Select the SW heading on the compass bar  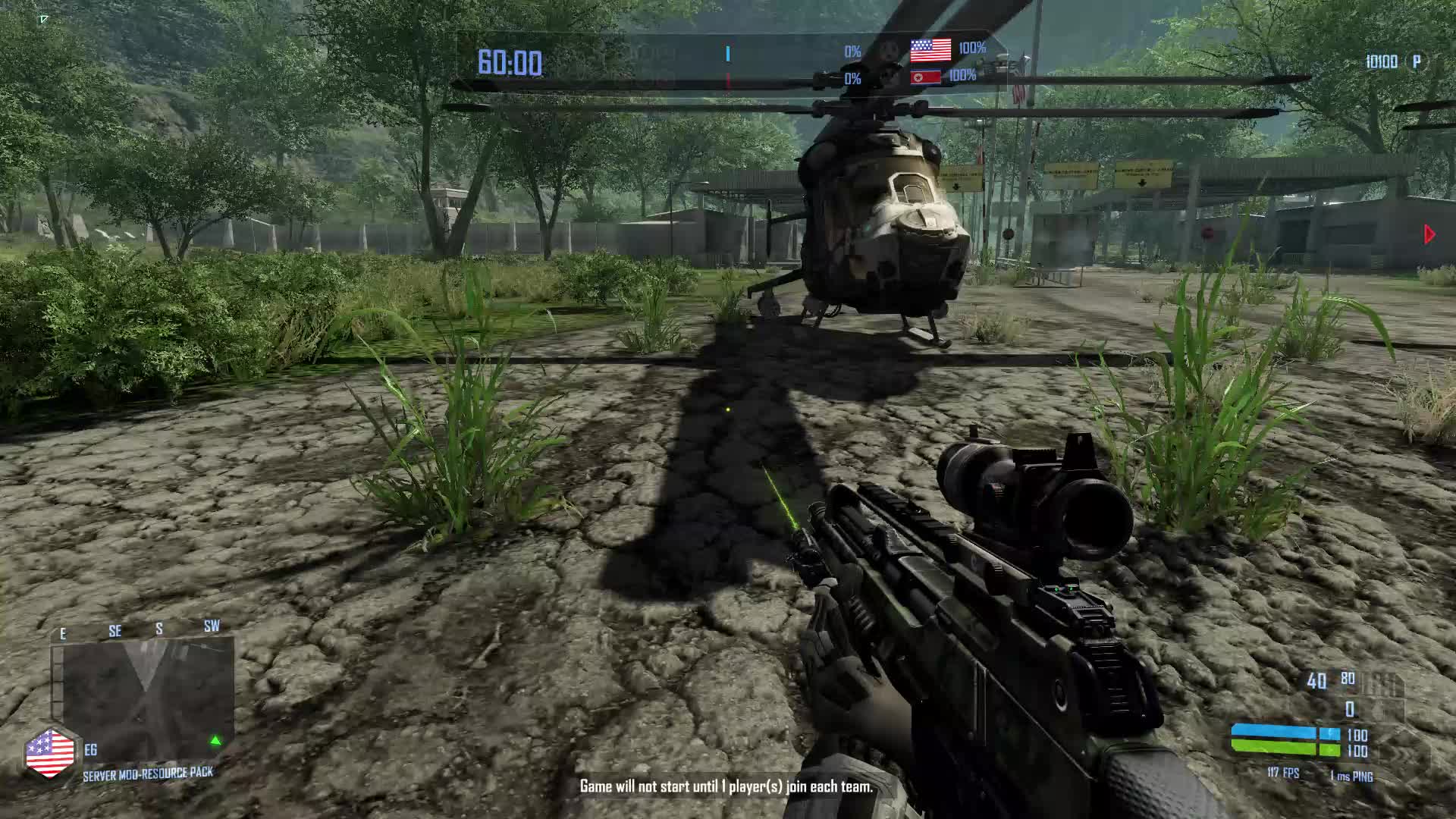212,627
